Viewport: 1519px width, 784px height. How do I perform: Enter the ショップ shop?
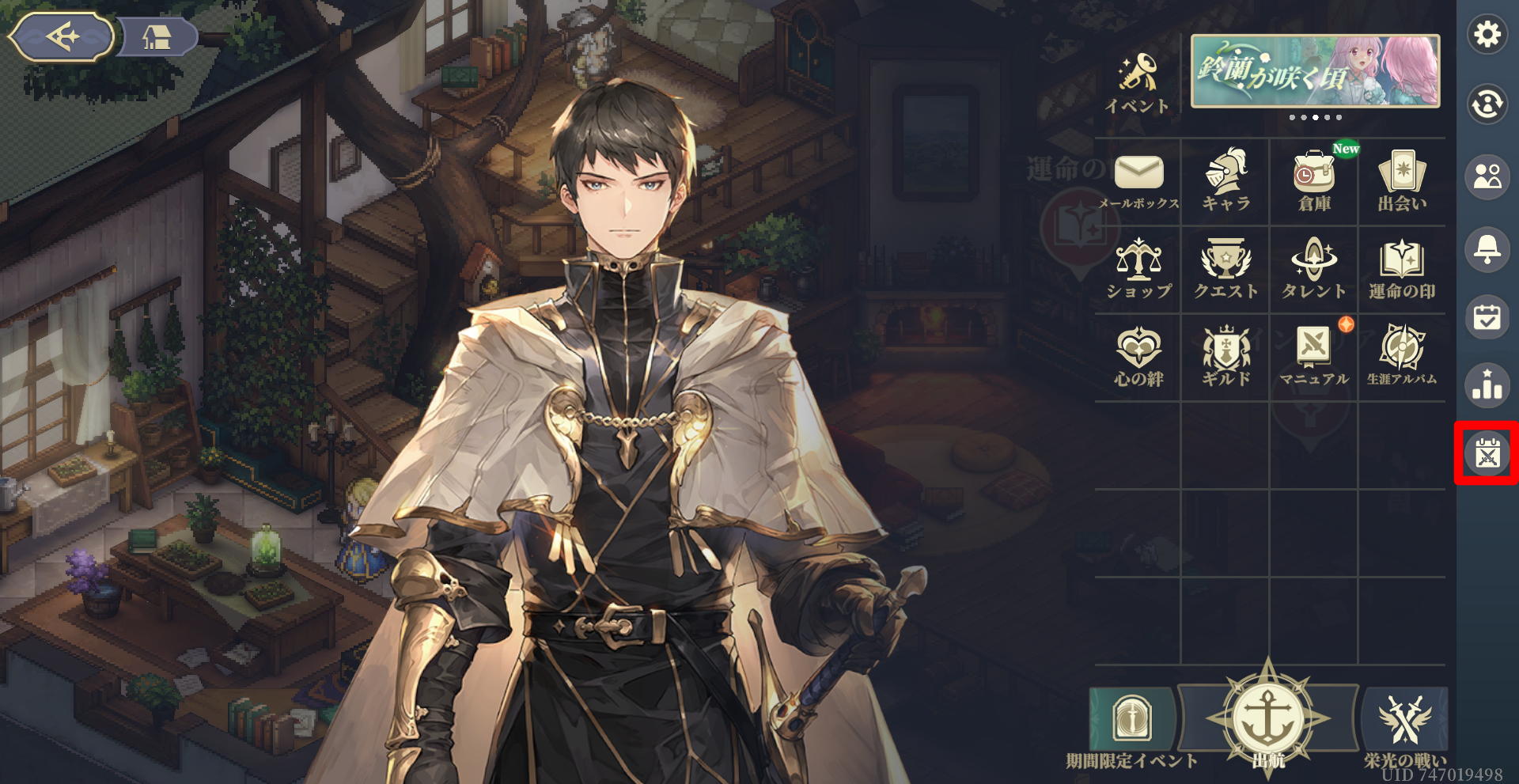(1138, 269)
